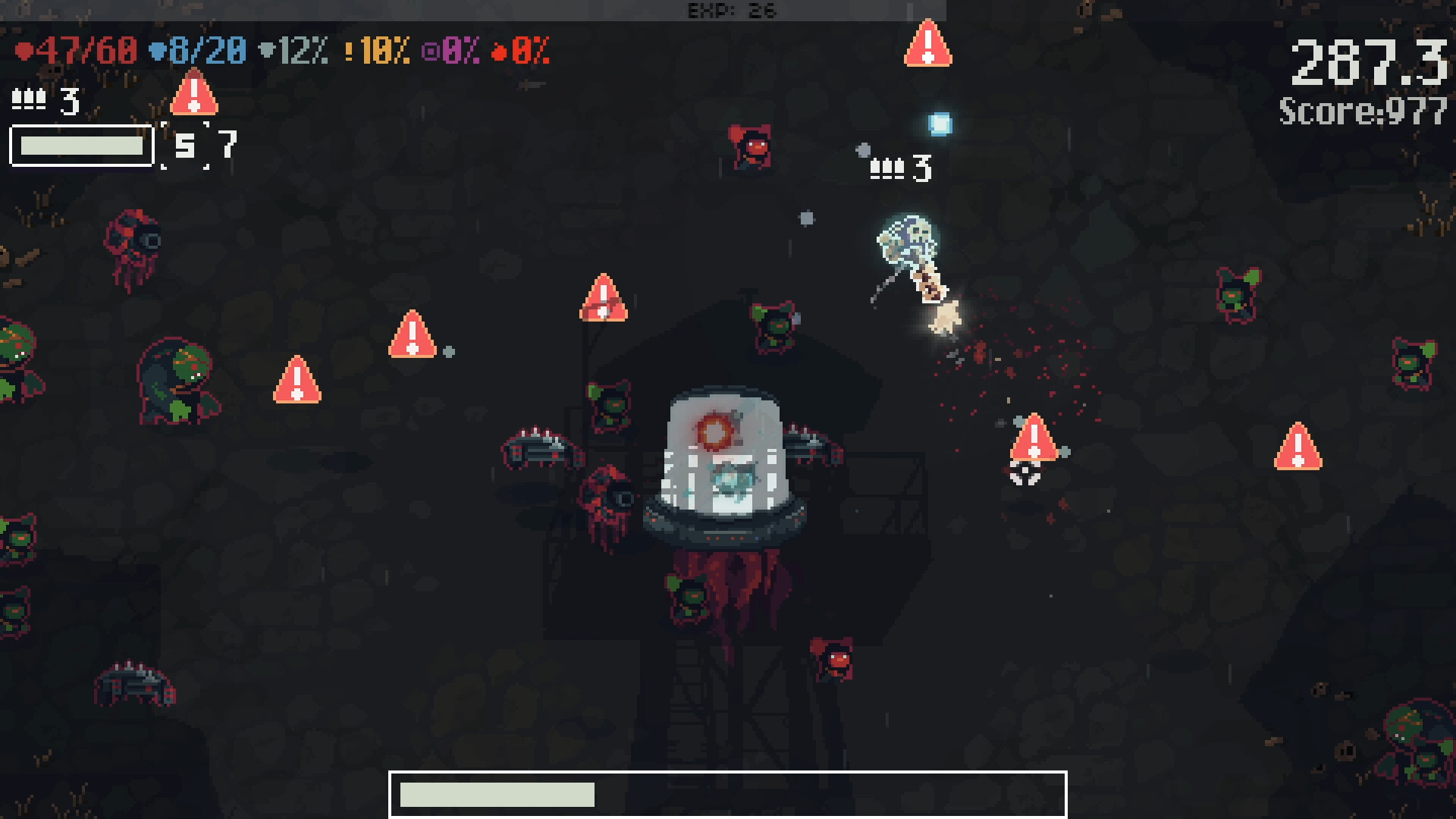The width and height of the screenshot is (1456, 819).
Task: Click the warning triangle above the capsule
Action: [x=603, y=297]
